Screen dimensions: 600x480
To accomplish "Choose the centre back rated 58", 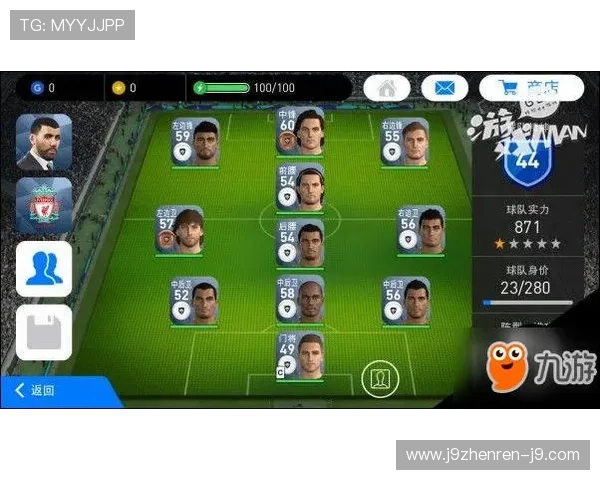I will [x=300, y=300].
